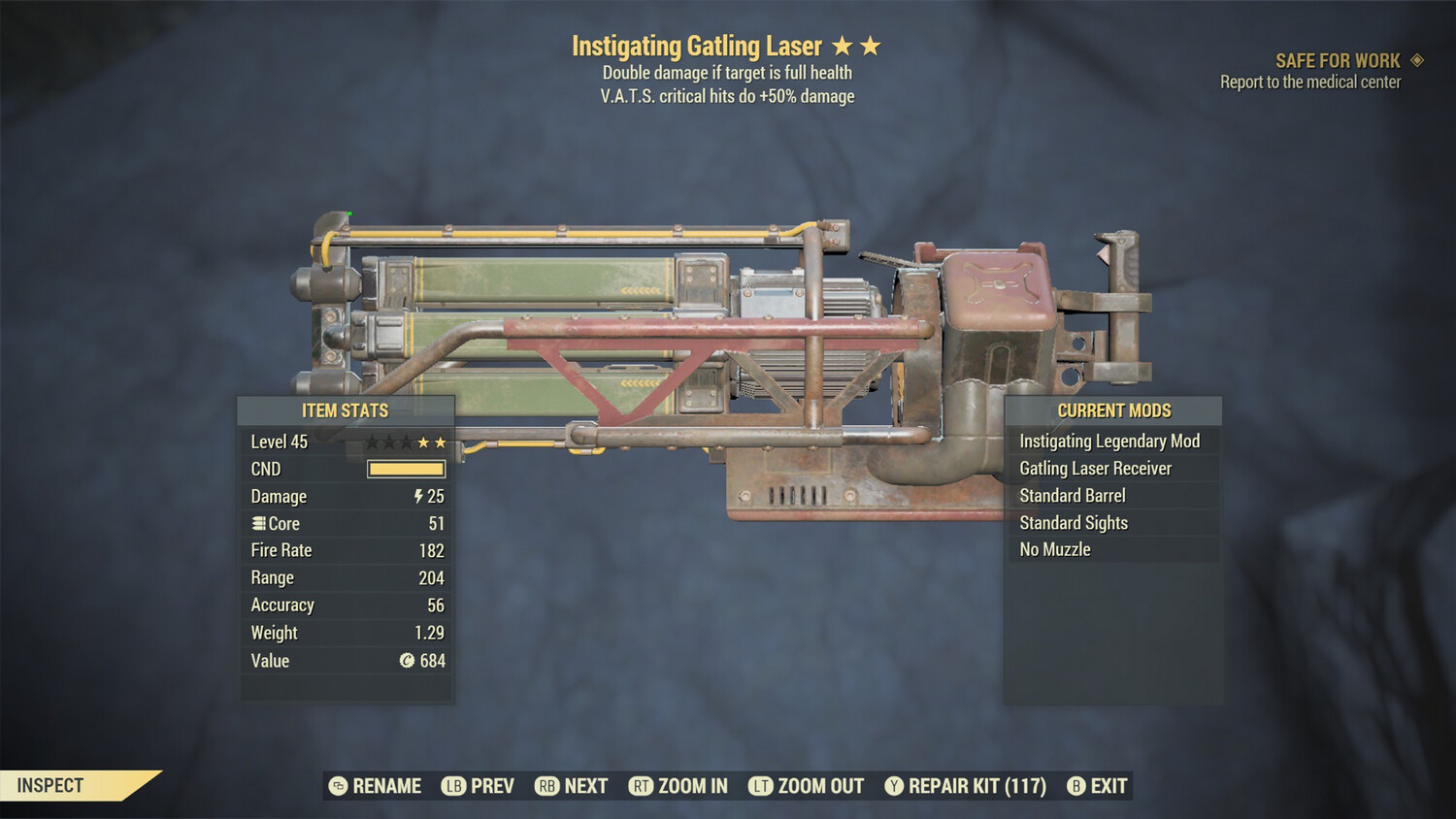Toggle the first star on the Level 45 row
Viewport: 1456px width, 819px height.
pyautogui.click(x=372, y=442)
